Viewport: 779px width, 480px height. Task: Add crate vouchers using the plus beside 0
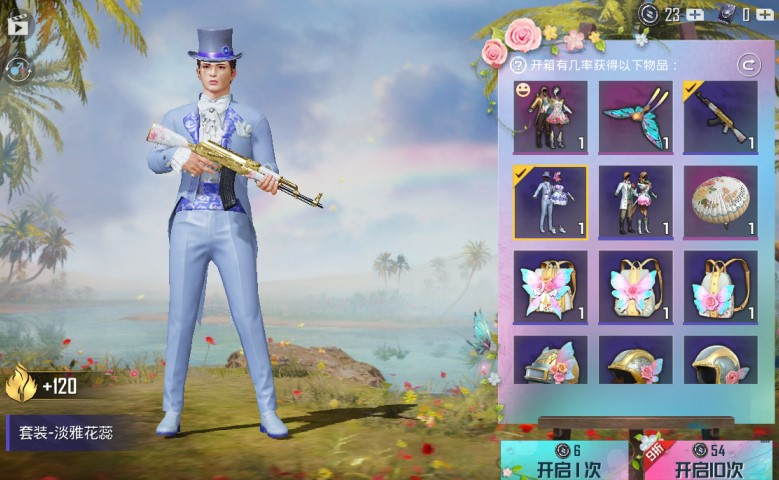pos(764,14)
